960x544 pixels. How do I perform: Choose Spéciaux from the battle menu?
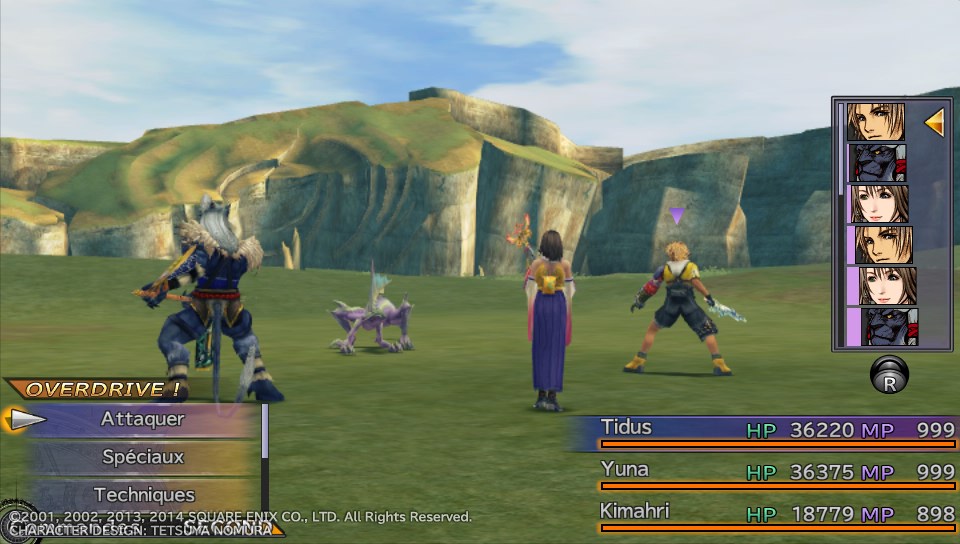click(142, 457)
